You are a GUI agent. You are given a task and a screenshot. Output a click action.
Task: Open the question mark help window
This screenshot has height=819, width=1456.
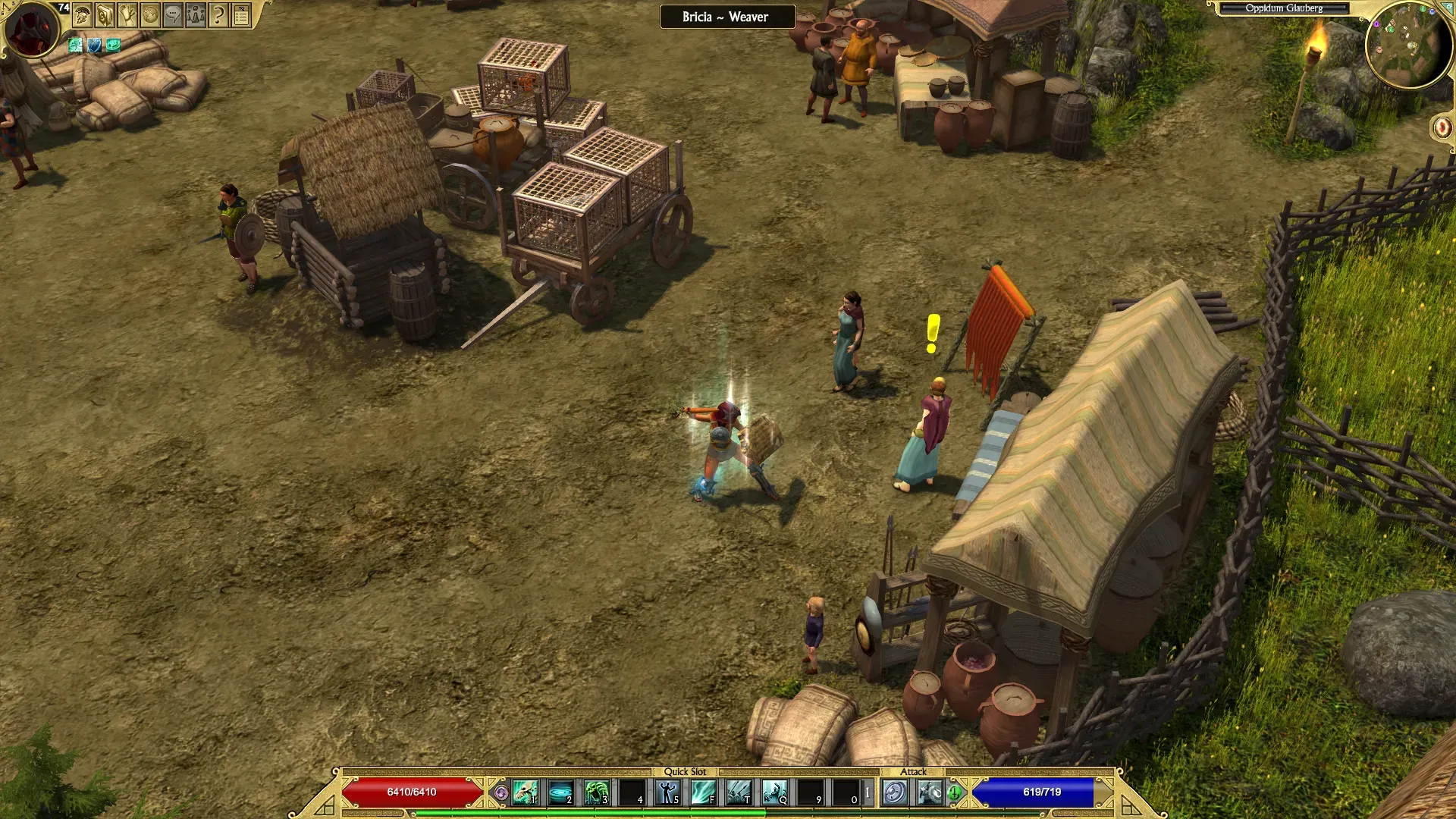click(x=218, y=14)
